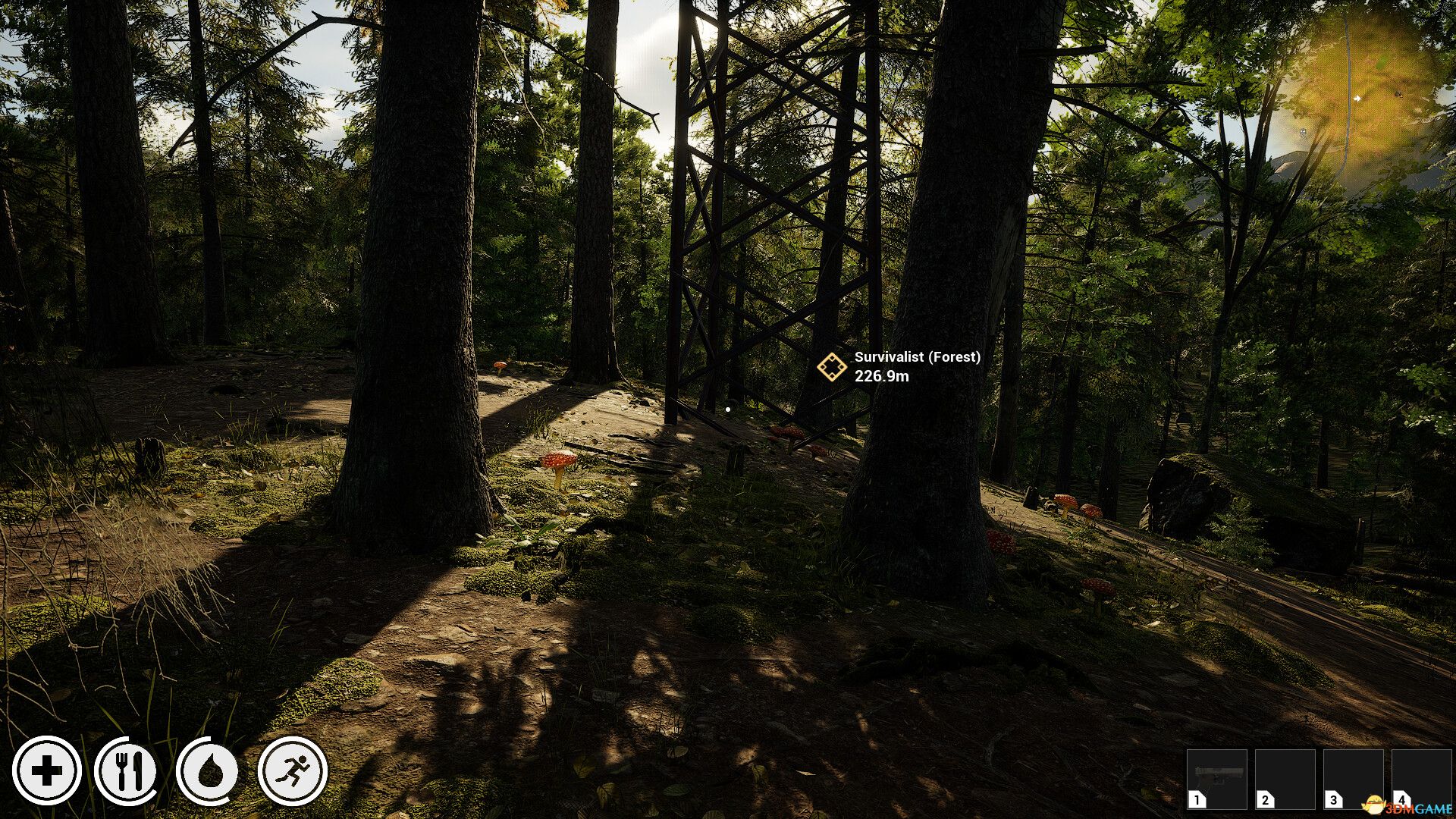Select the health cross status icon
This screenshot has height=819, width=1456.
tap(47, 771)
